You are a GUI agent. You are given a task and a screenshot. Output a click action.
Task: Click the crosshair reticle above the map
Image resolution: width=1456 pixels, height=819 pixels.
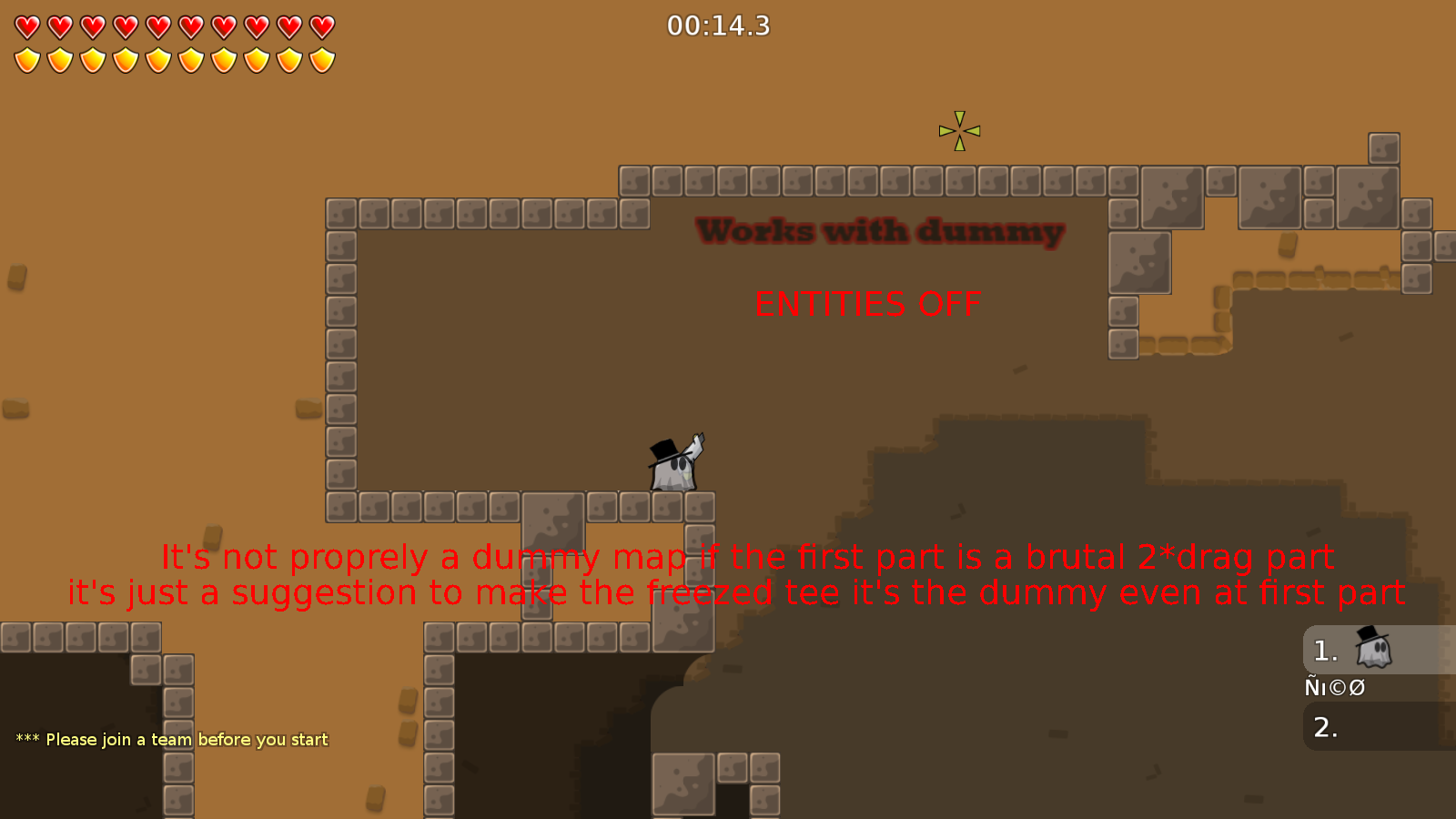[959, 130]
